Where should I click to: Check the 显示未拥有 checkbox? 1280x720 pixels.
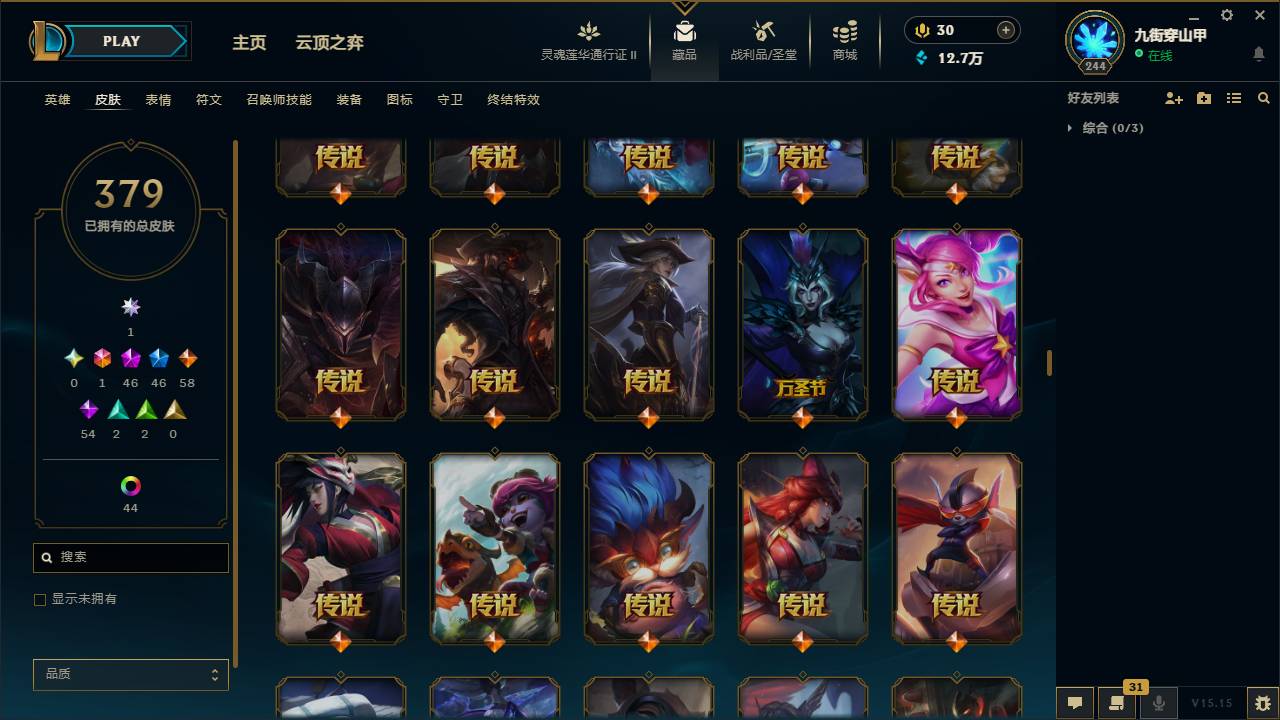click(40, 599)
